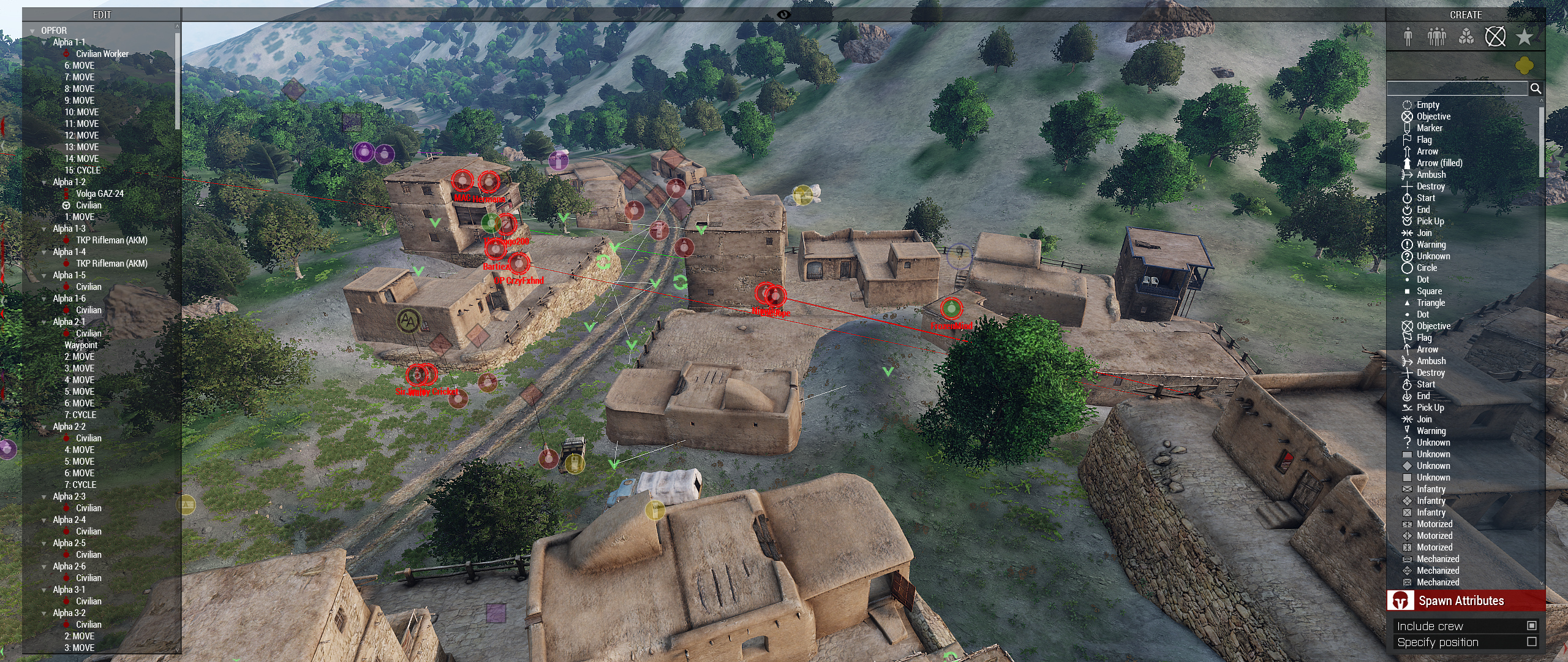Toggle the eye icon at top

click(783, 15)
